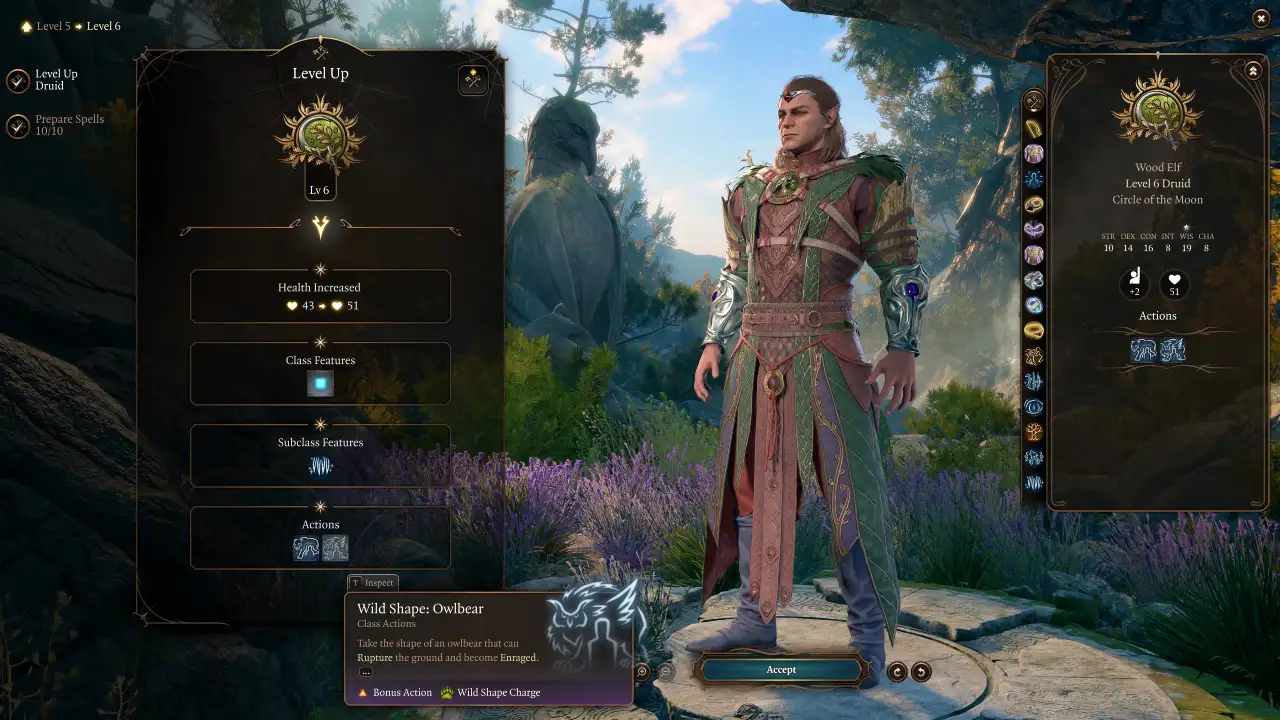Click the multiclass button beside Level Up
Image resolution: width=1280 pixels, height=720 pixels.
tap(473, 81)
